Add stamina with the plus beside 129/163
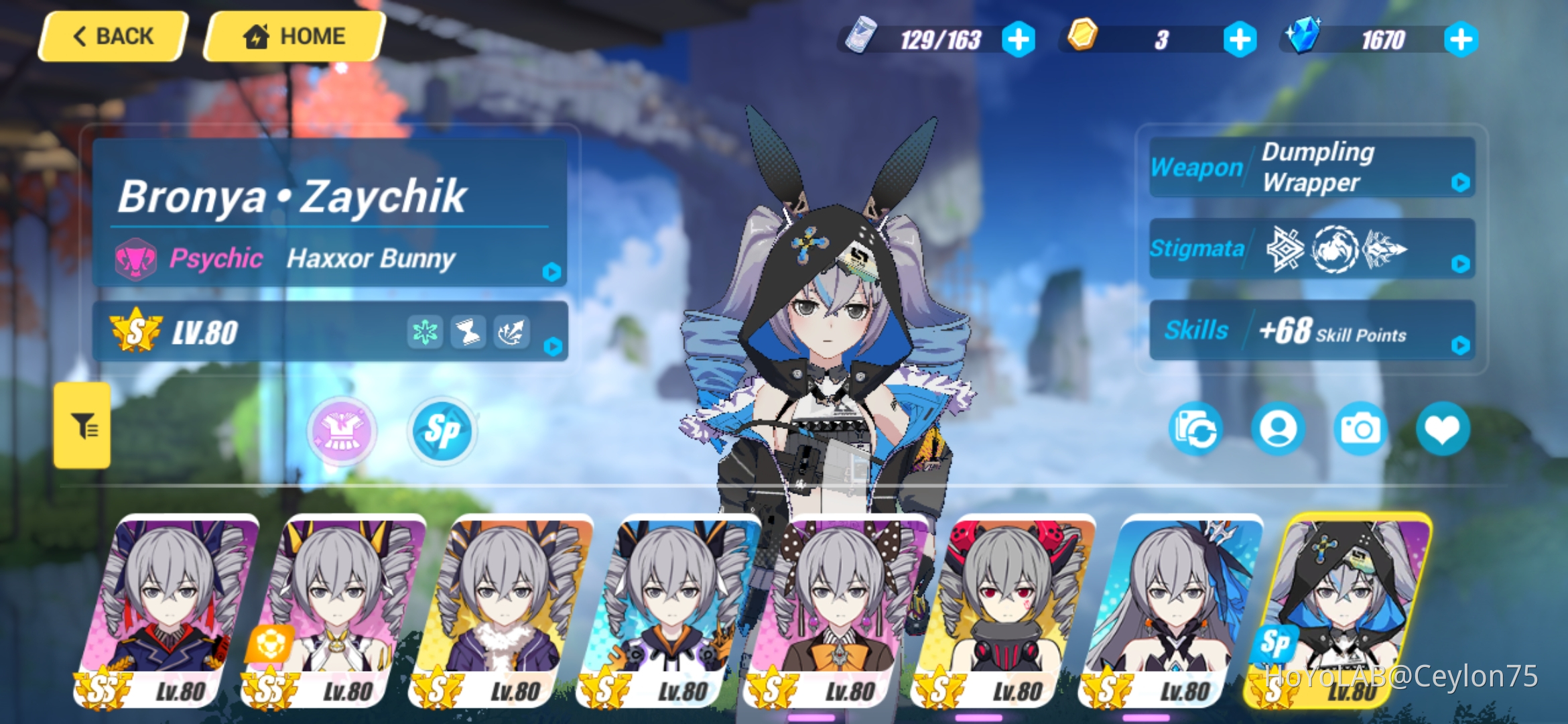1568x724 pixels. coord(1020,40)
